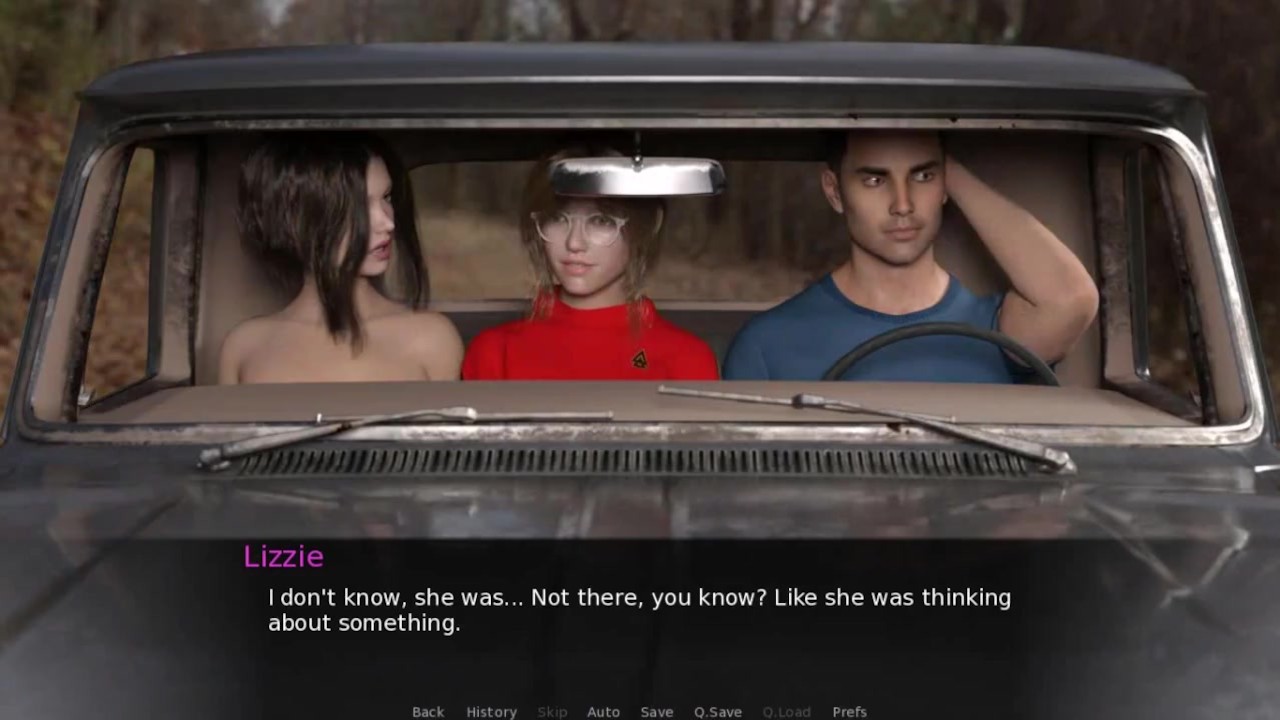Enable Skip mode from the quick menu
The height and width of the screenshot is (720, 1280).
(552, 711)
